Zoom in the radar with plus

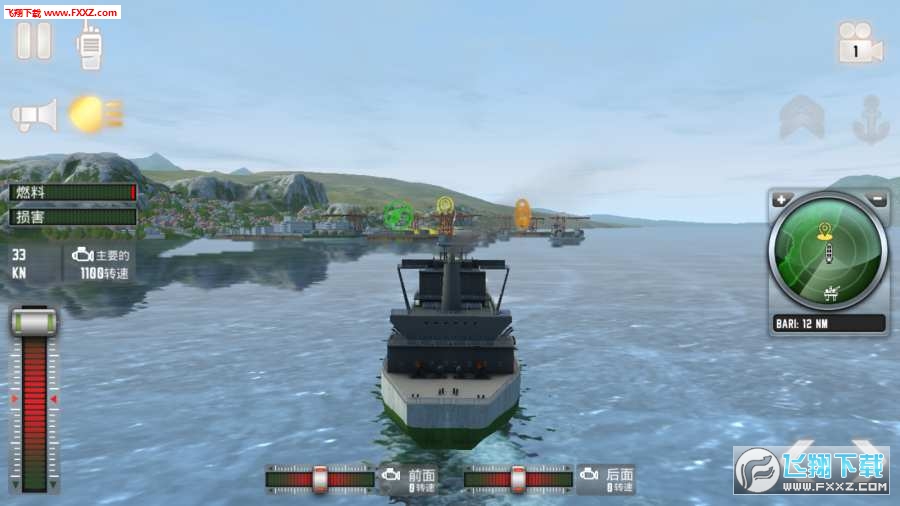(781, 200)
